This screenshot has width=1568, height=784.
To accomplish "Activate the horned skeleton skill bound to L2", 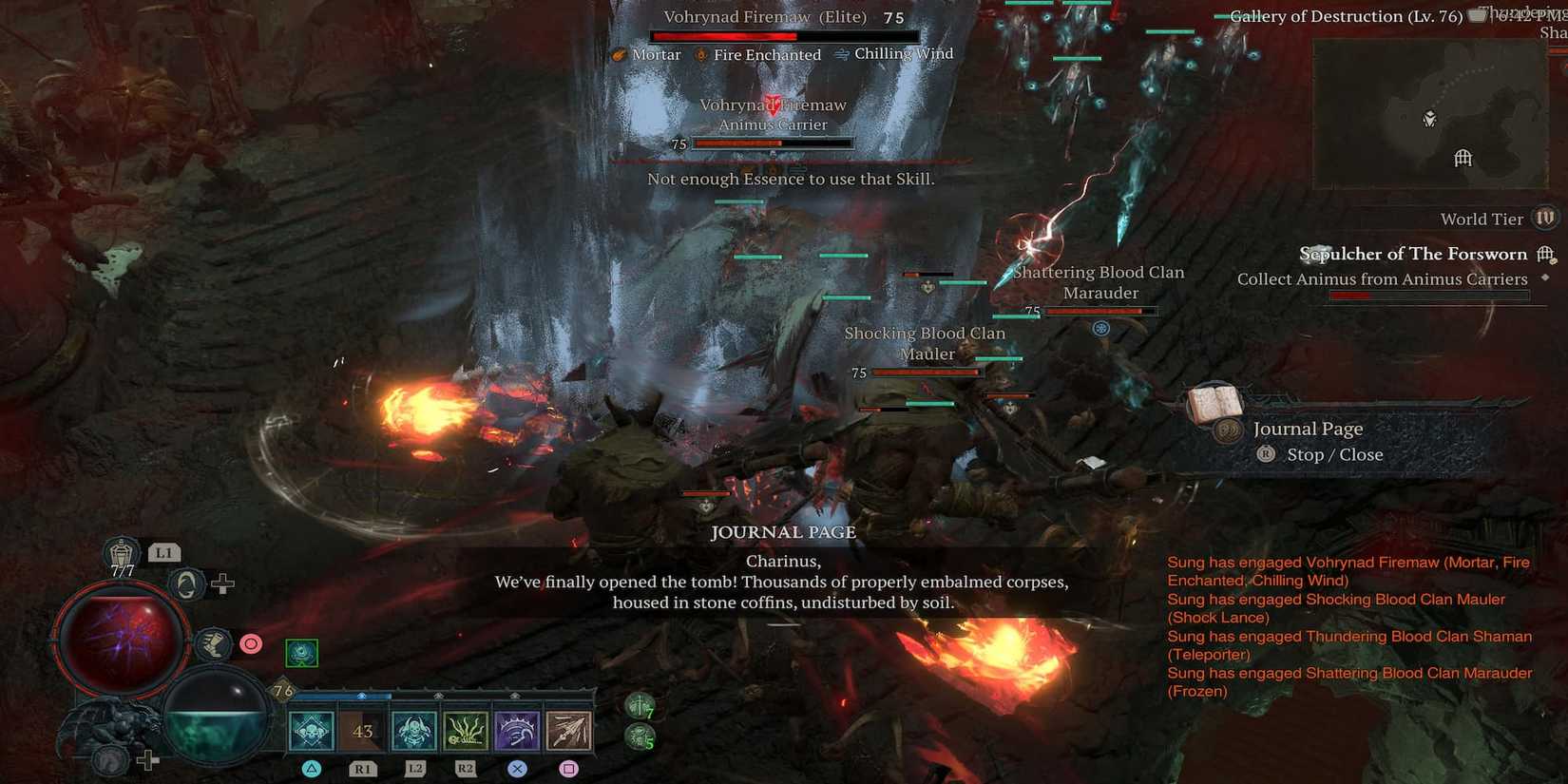I will tap(413, 730).
